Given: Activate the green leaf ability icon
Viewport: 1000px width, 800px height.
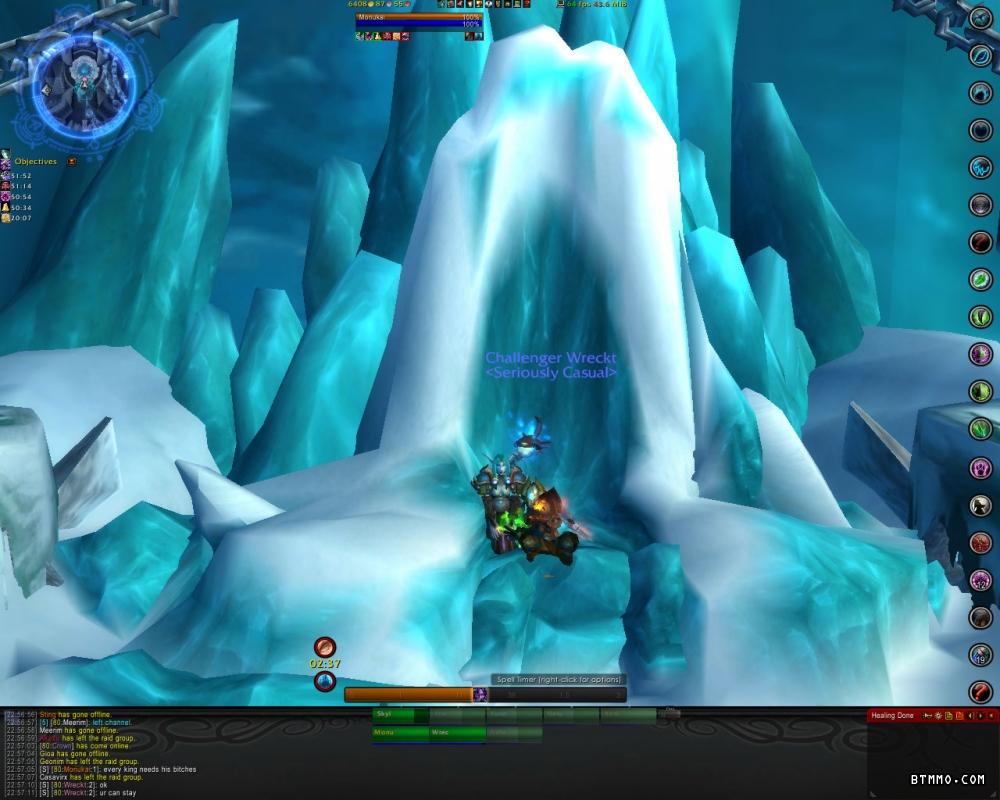Looking at the screenshot, I should [980, 279].
